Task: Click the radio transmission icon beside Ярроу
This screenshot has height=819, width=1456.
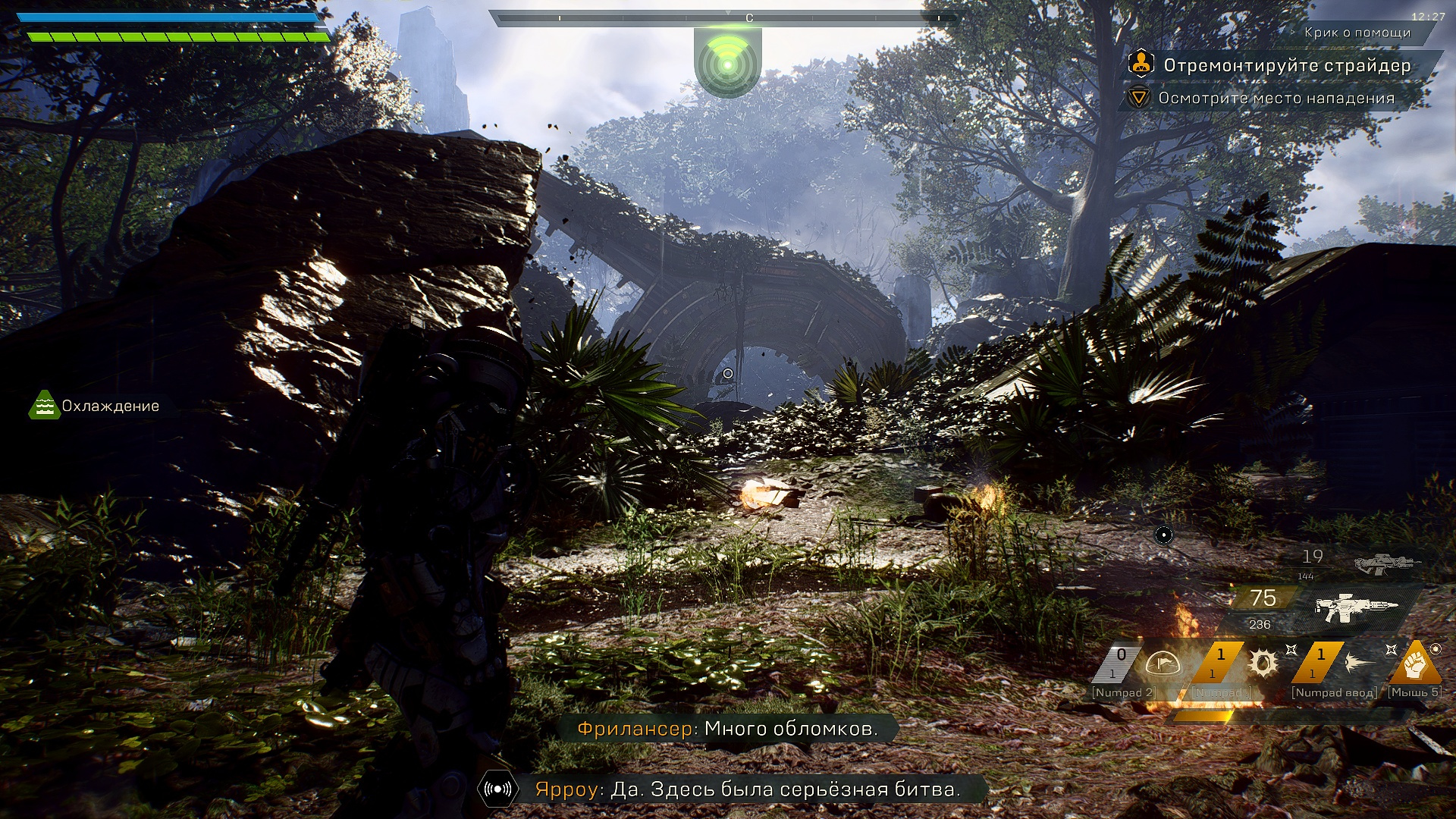Action: [497, 789]
